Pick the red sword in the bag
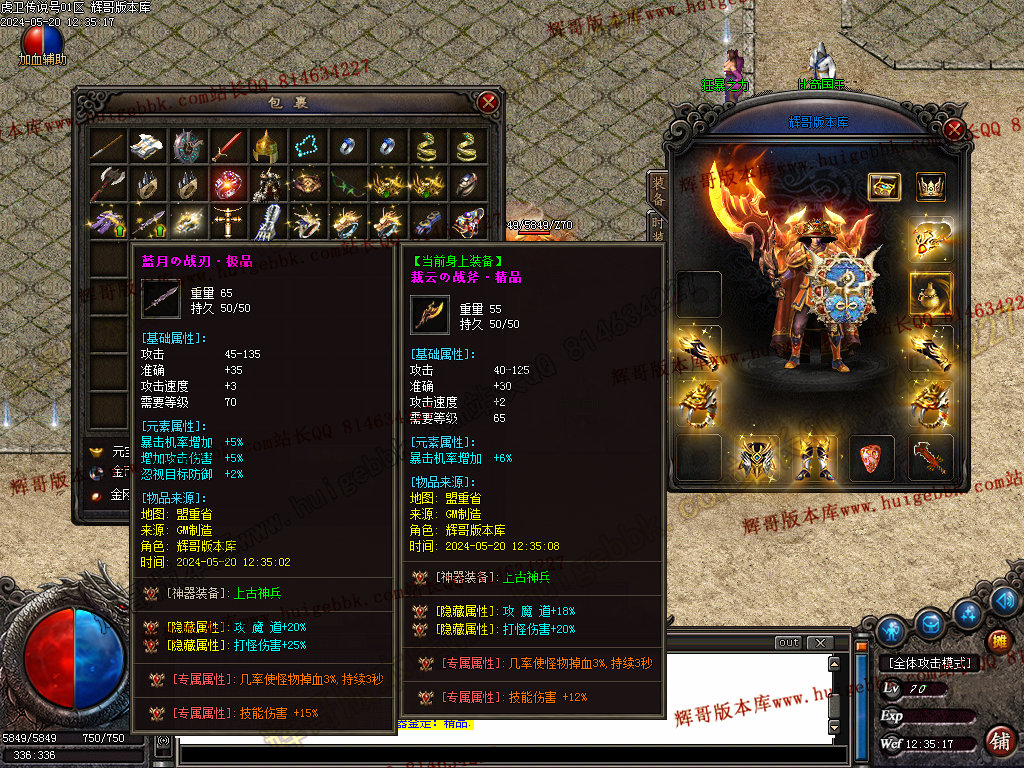 pyautogui.click(x=226, y=146)
